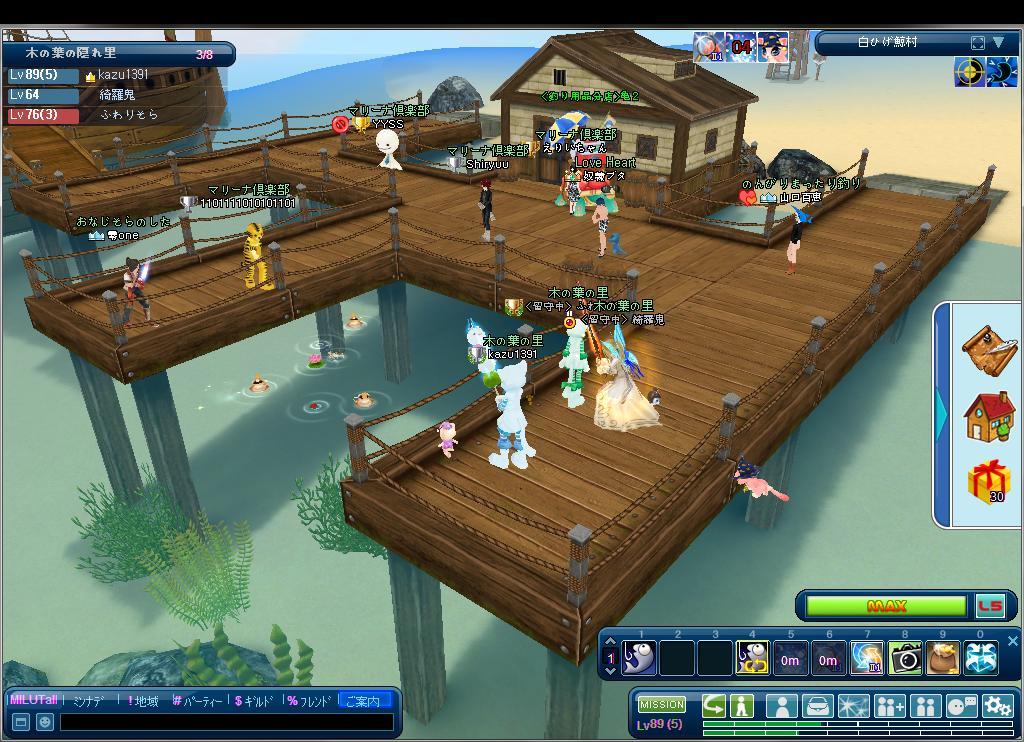1024x742 pixels.
Task: Open the MISSION panel
Action: tap(662, 704)
